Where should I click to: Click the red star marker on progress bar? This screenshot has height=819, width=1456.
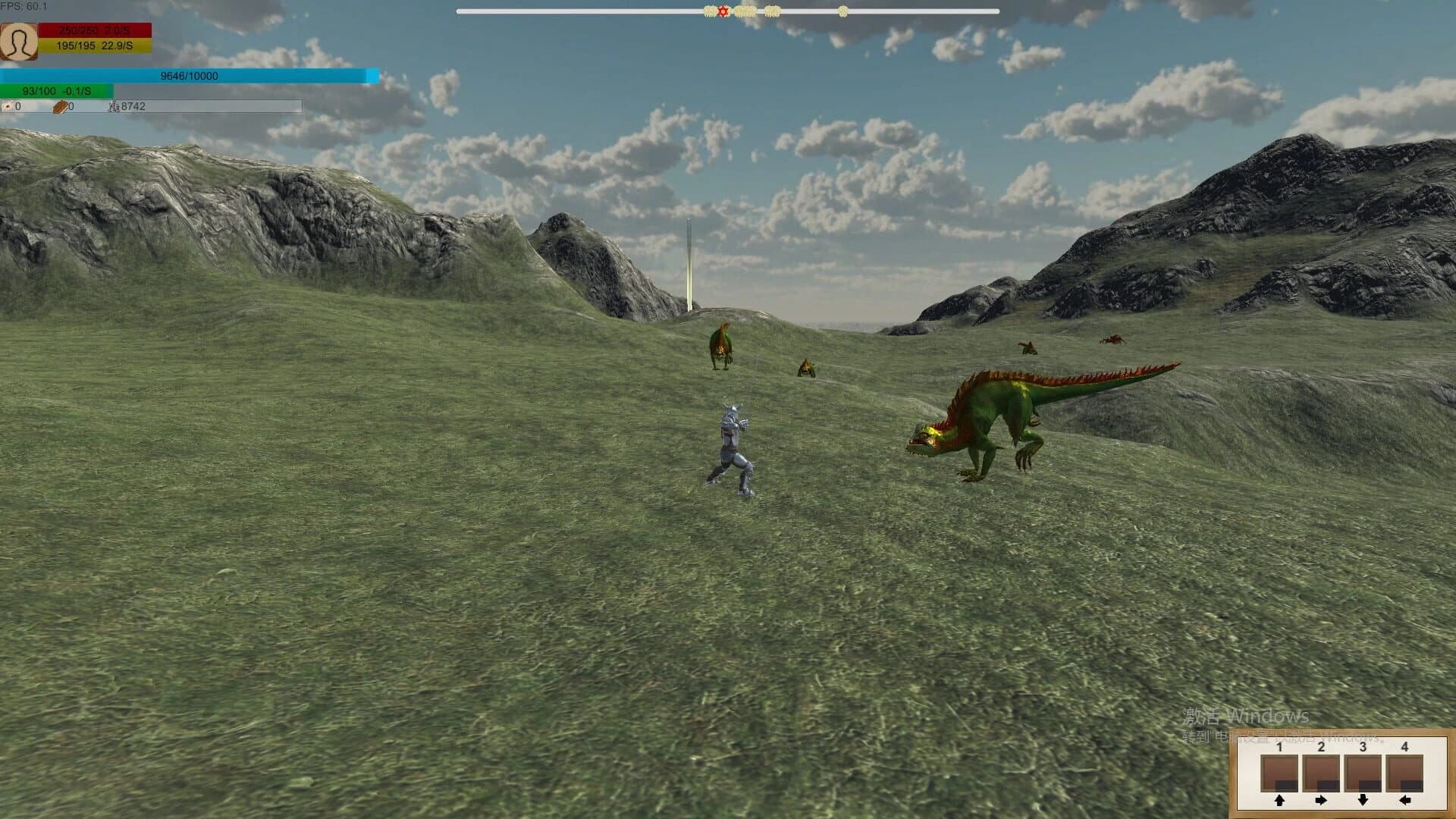[x=722, y=11]
